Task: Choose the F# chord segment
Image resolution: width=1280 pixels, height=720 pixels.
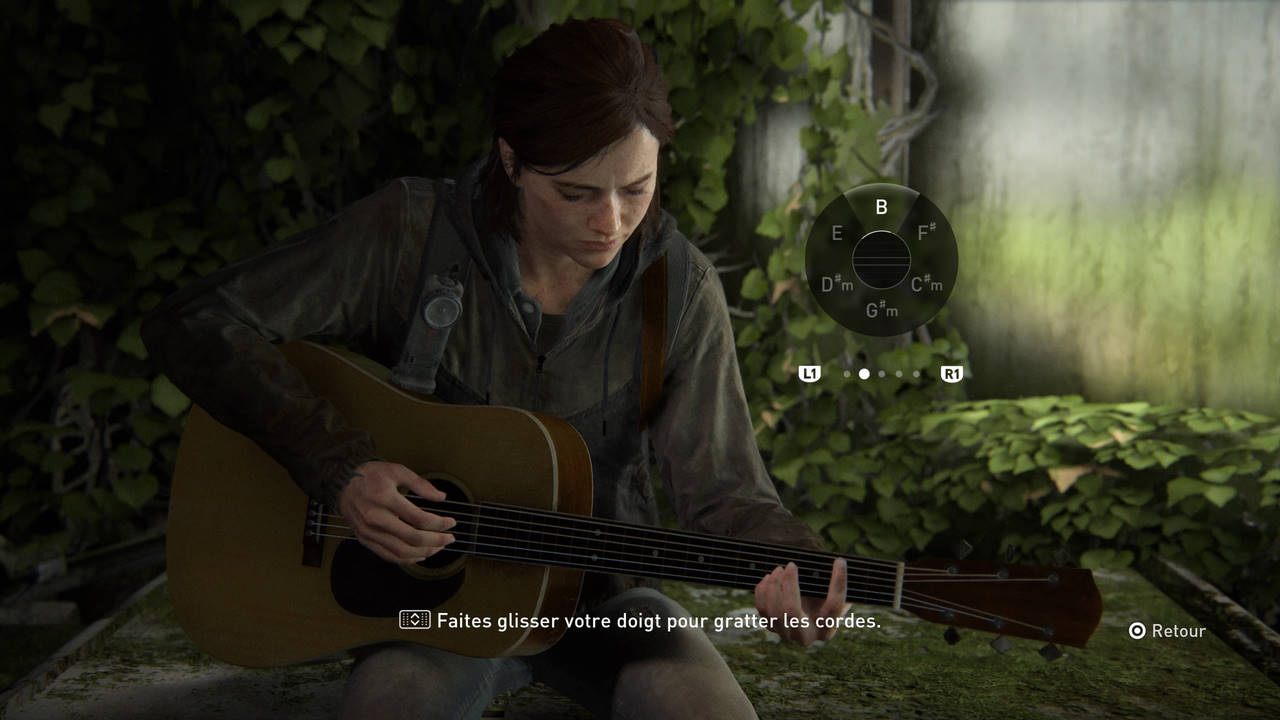Action: pyautogui.click(x=926, y=233)
